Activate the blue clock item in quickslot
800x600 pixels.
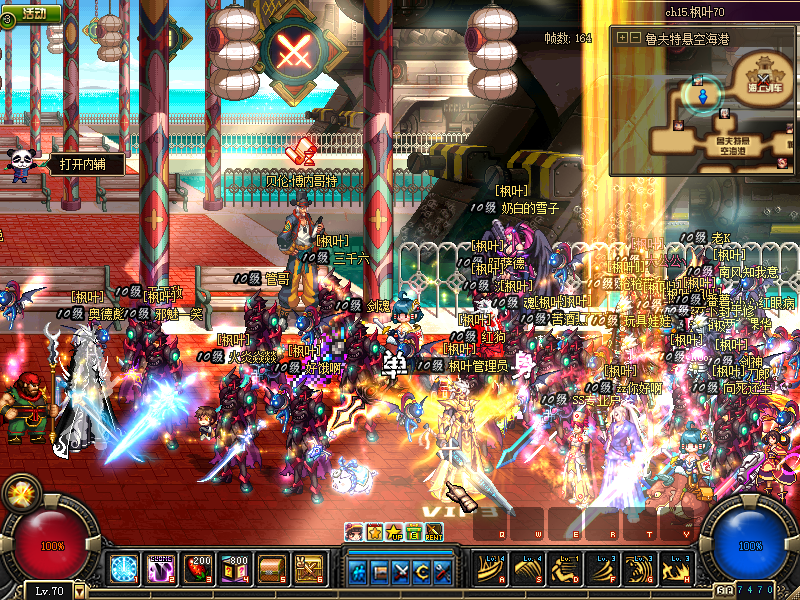pyautogui.click(x=124, y=569)
